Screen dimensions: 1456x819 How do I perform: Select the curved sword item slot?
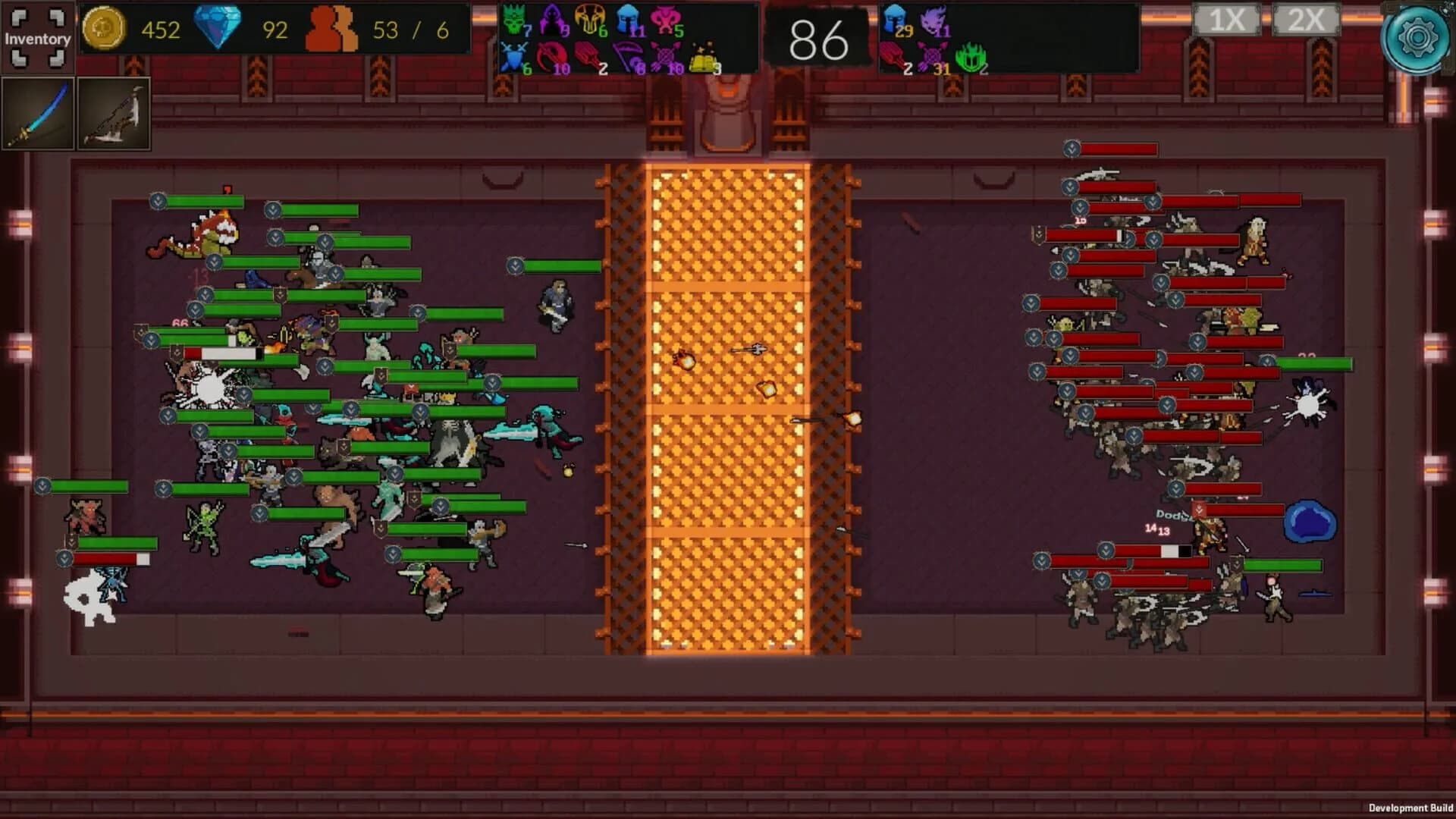(x=39, y=112)
